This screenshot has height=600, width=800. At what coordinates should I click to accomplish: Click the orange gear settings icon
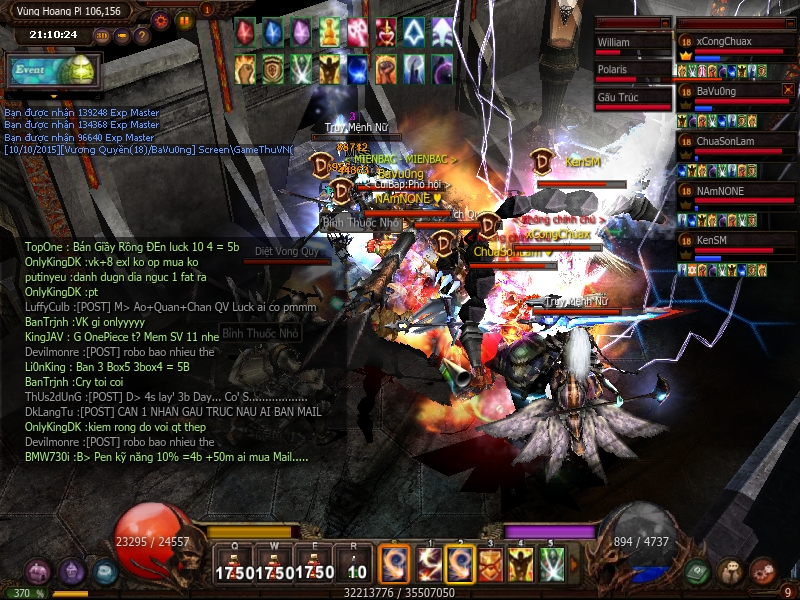click(x=161, y=19)
